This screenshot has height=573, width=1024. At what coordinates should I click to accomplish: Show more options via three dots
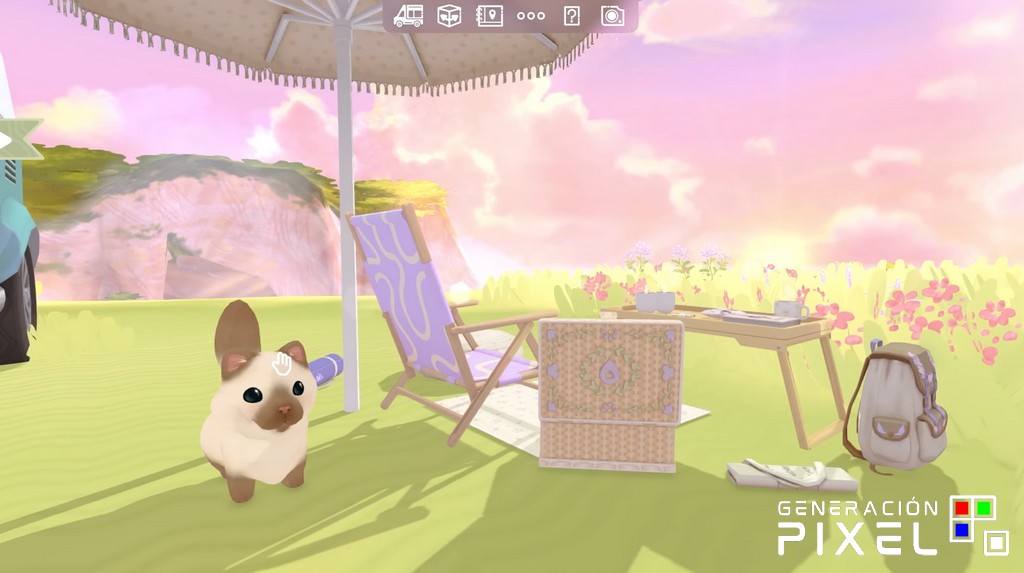click(x=531, y=16)
